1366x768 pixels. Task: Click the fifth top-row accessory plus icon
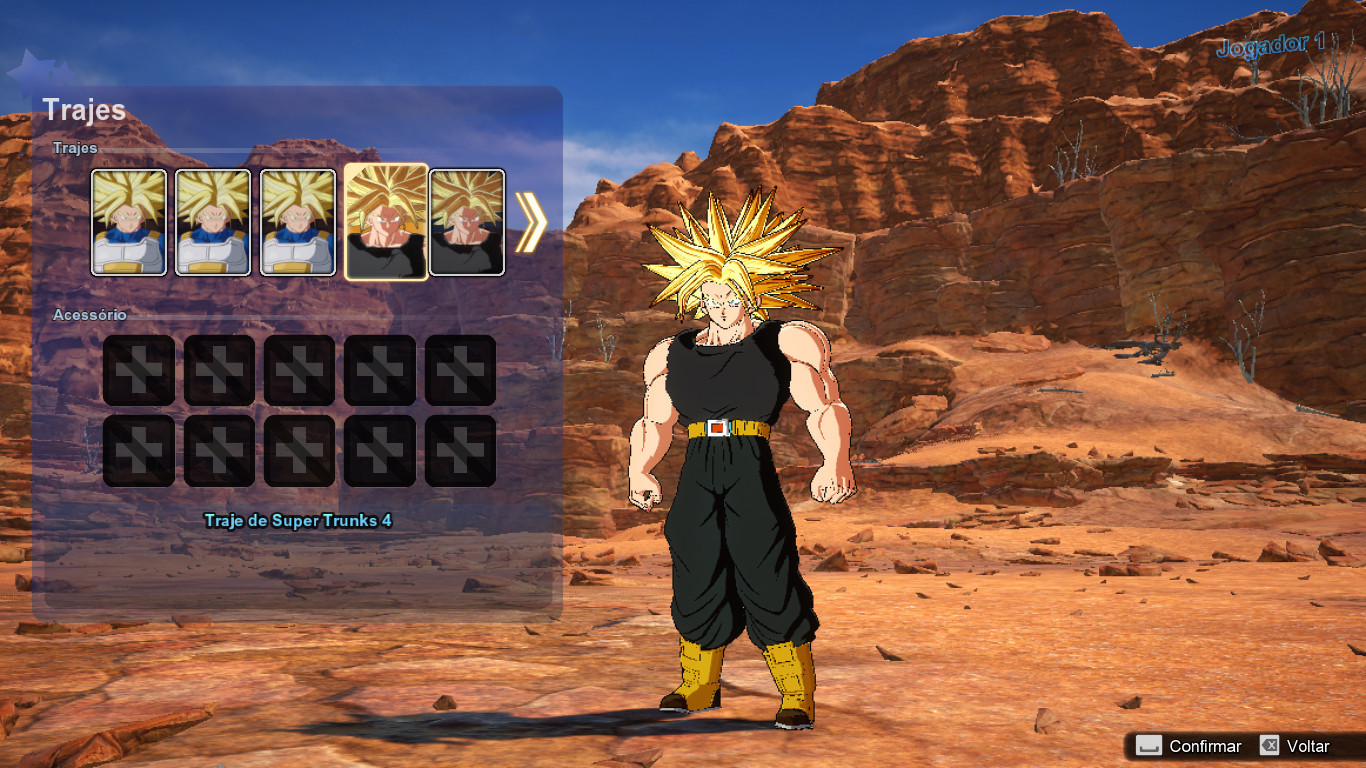pos(460,368)
